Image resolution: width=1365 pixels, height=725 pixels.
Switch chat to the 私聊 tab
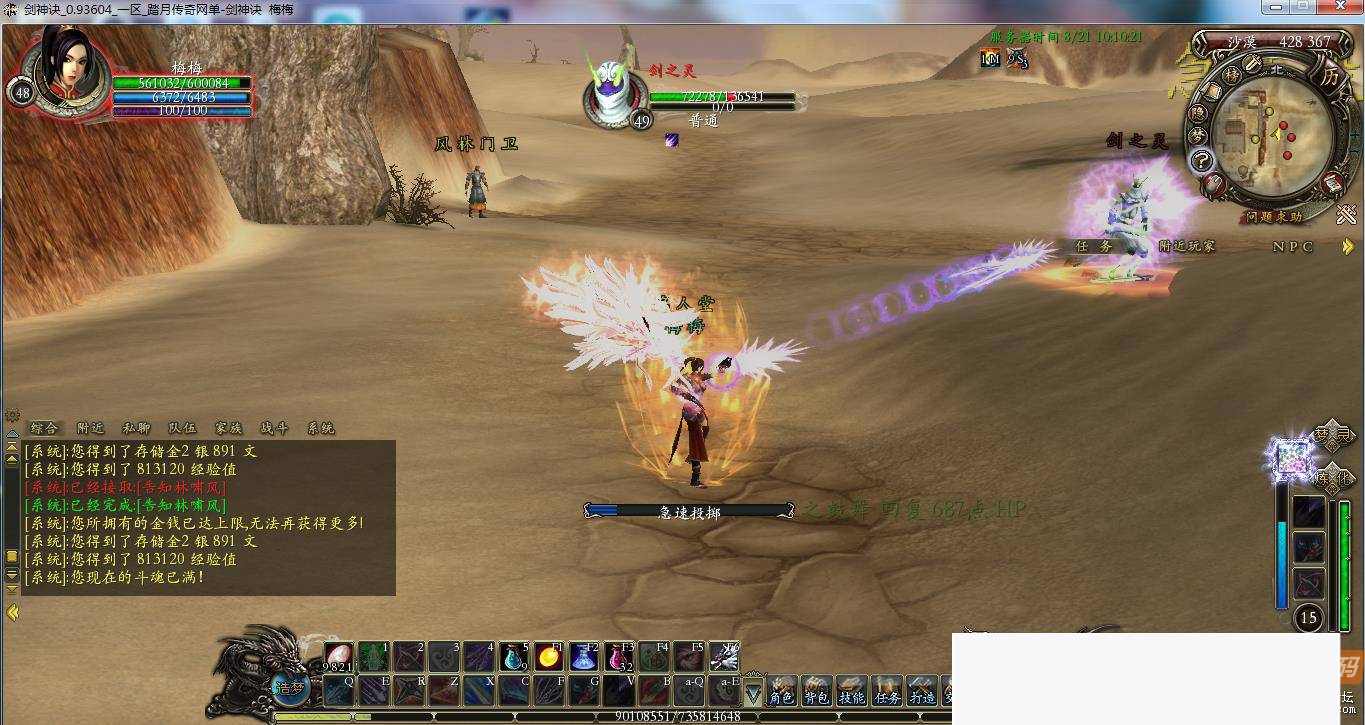(x=136, y=428)
